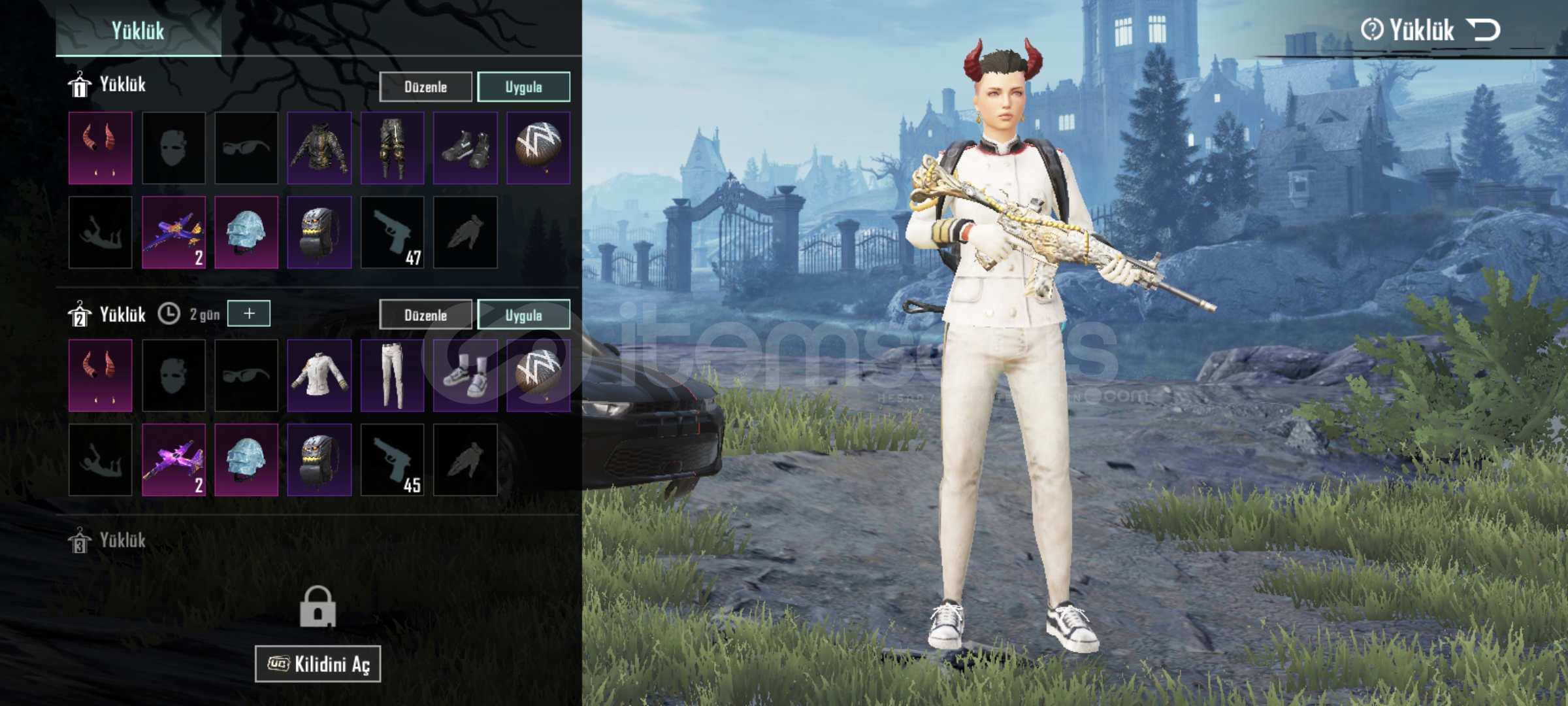Select the white pants slot
This screenshot has height=706, width=1568.
click(392, 375)
